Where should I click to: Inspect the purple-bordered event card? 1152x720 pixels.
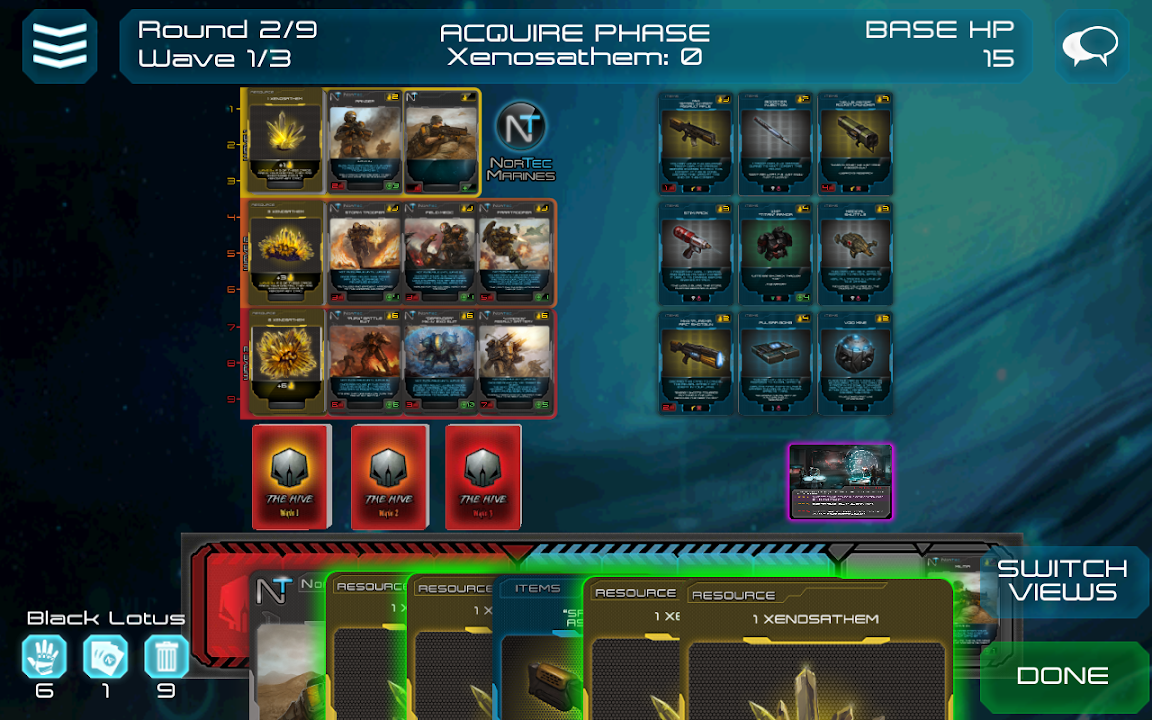pyautogui.click(x=840, y=482)
